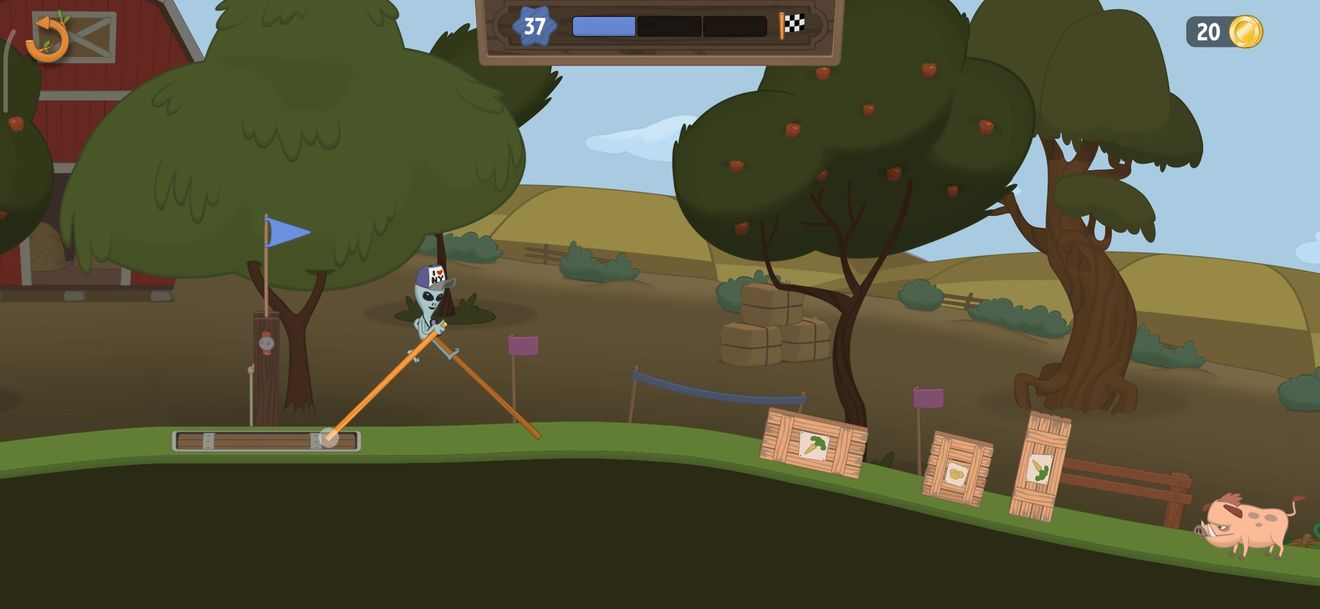Click the orange restart arrow button

click(47, 39)
